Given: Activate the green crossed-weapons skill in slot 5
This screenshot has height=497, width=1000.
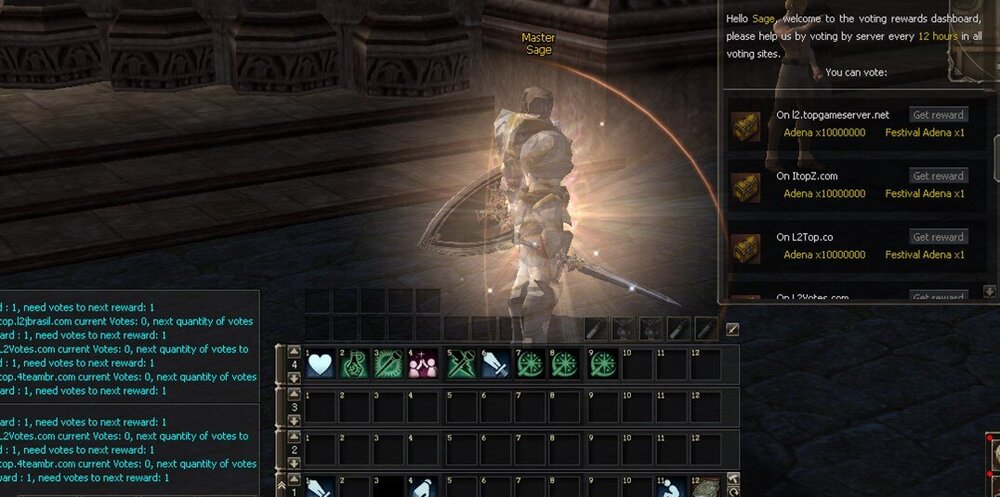Looking at the screenshot, I should (x=461, y=365).
